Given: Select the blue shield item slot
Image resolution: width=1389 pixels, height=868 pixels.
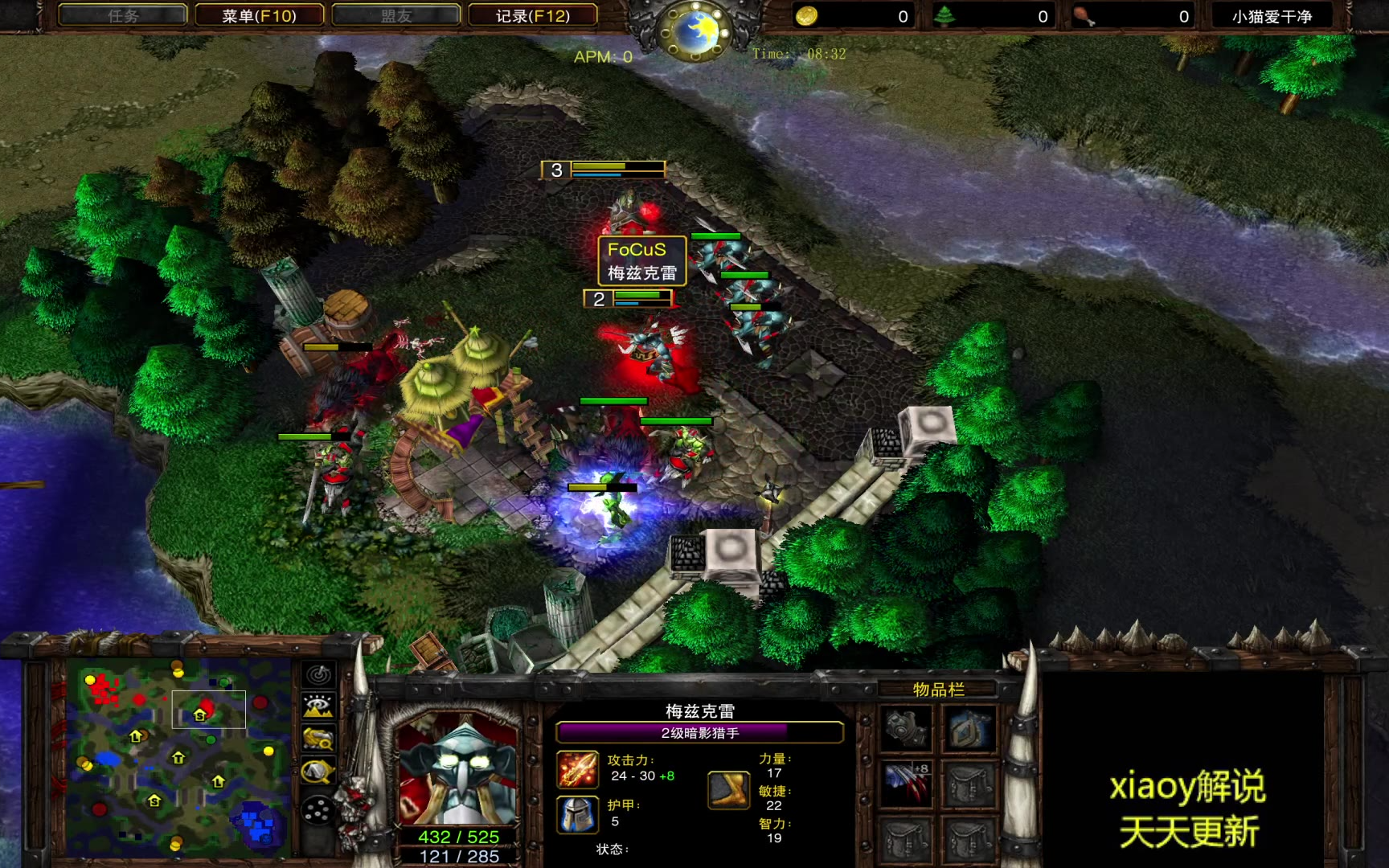Looking at the screenshot, I should click(969, 729).
